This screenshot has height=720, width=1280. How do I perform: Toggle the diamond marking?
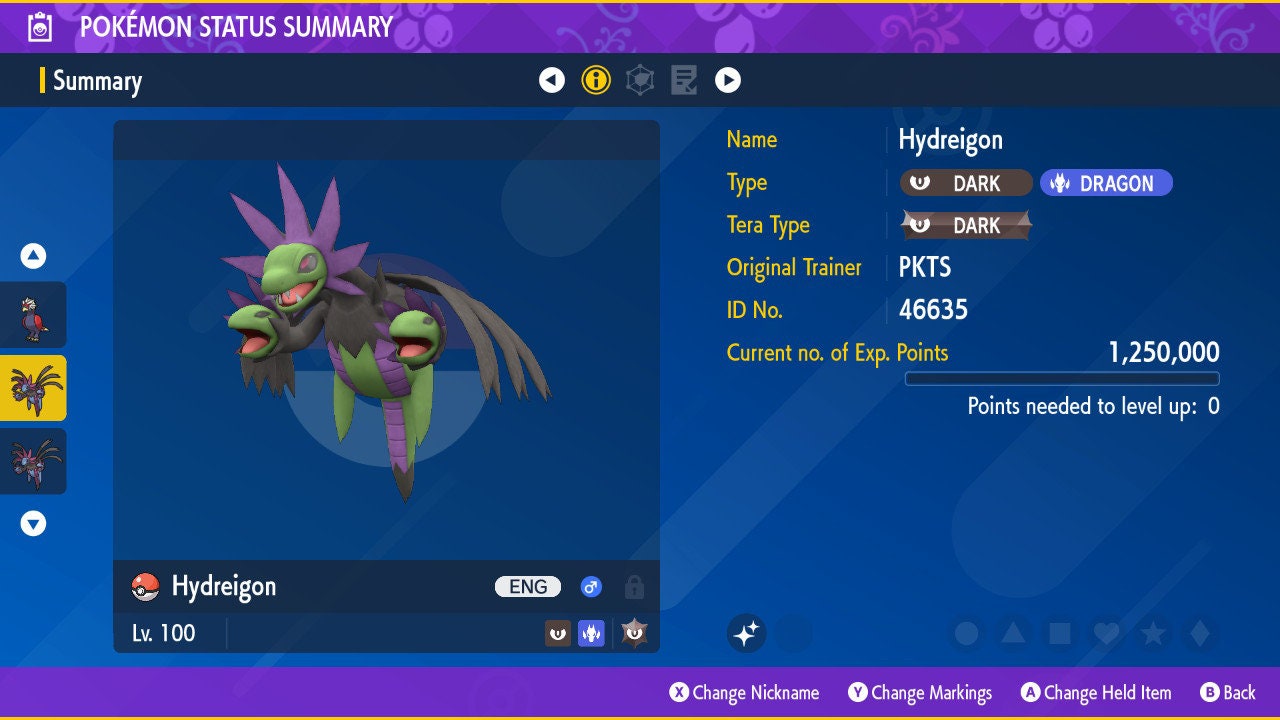tap(1200, 633)
